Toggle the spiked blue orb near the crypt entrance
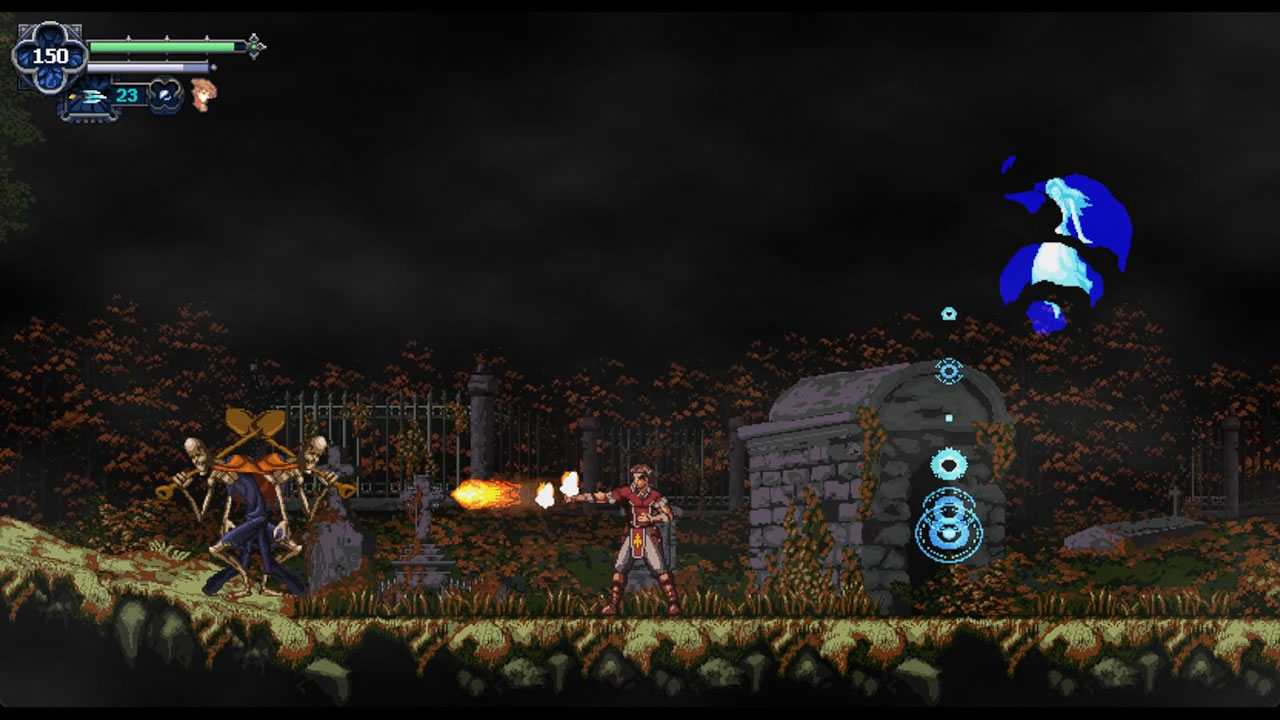1280x720 pixels. 950,462
